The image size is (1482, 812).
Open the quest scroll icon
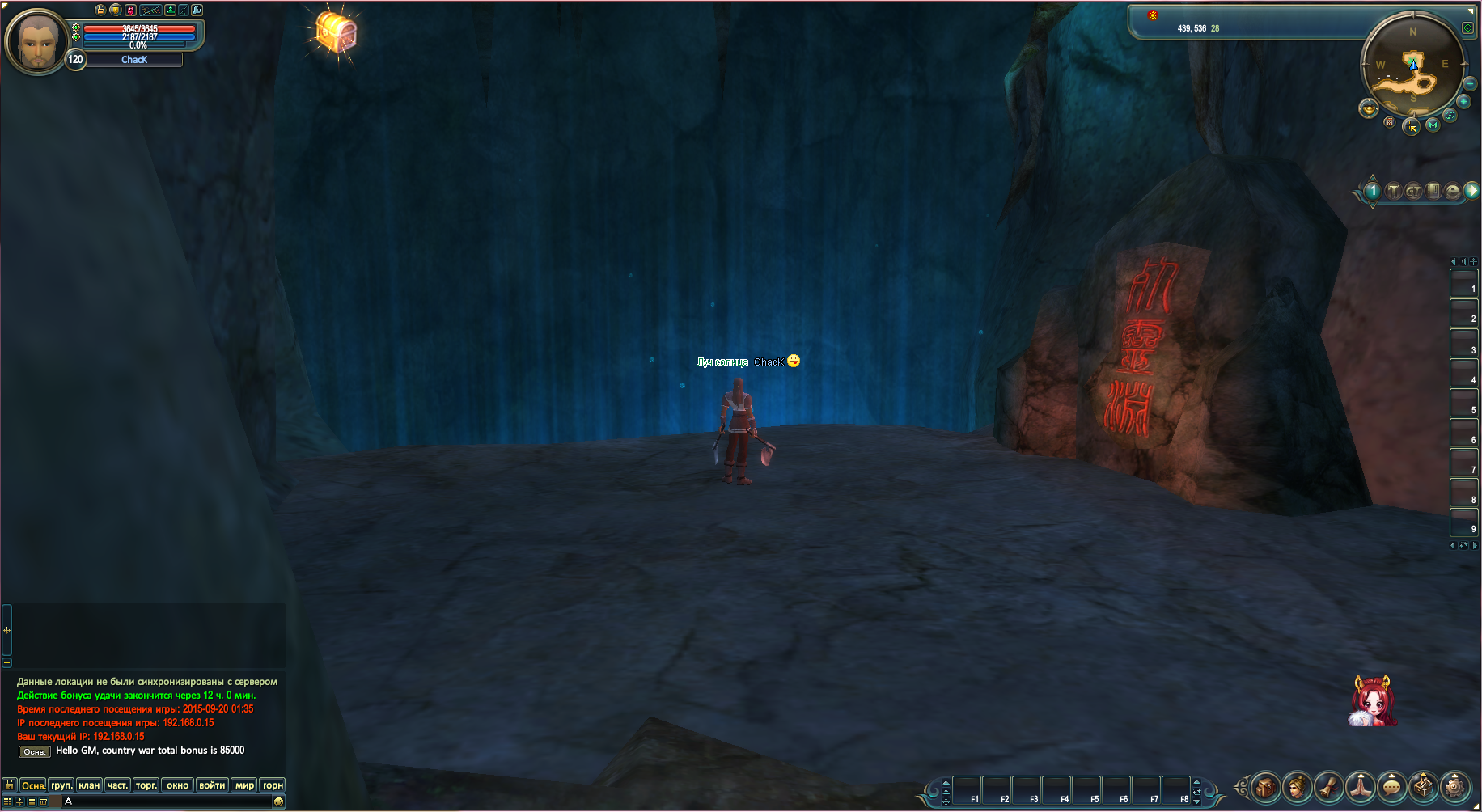coord(1329,786)
